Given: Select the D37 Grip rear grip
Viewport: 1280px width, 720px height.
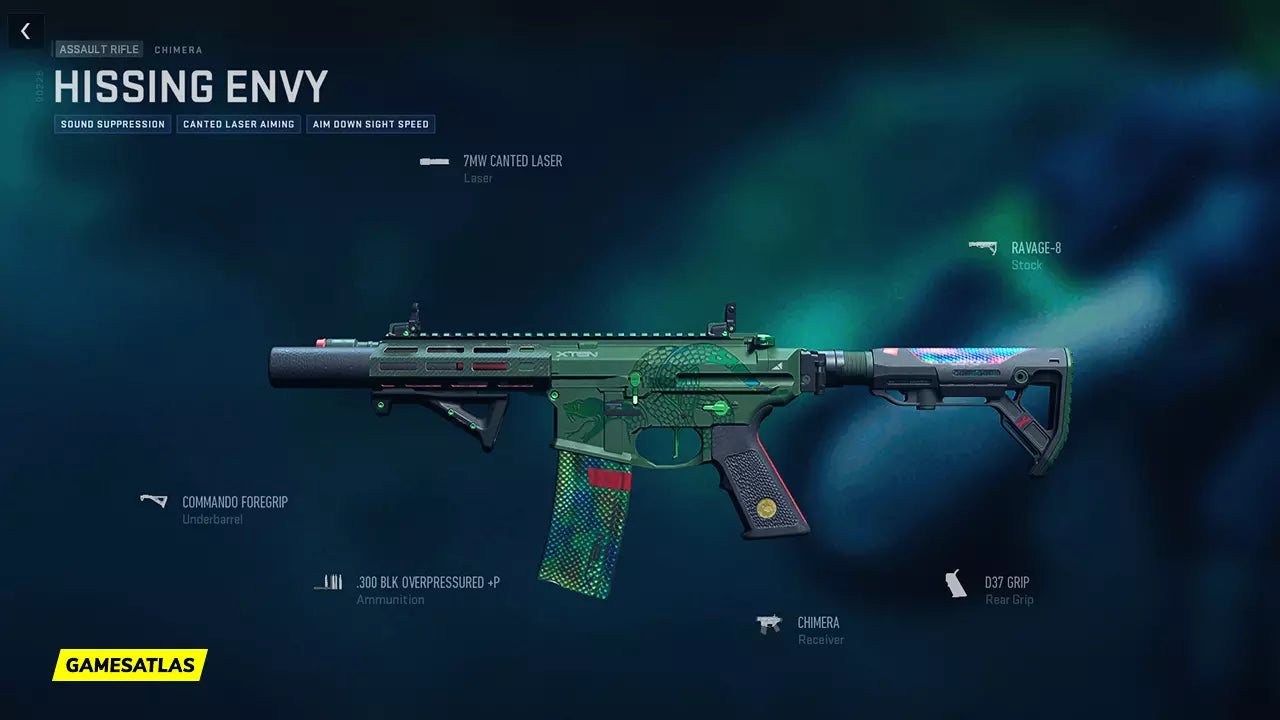Looking at the screenshot, I should (x=1006, y=583).
